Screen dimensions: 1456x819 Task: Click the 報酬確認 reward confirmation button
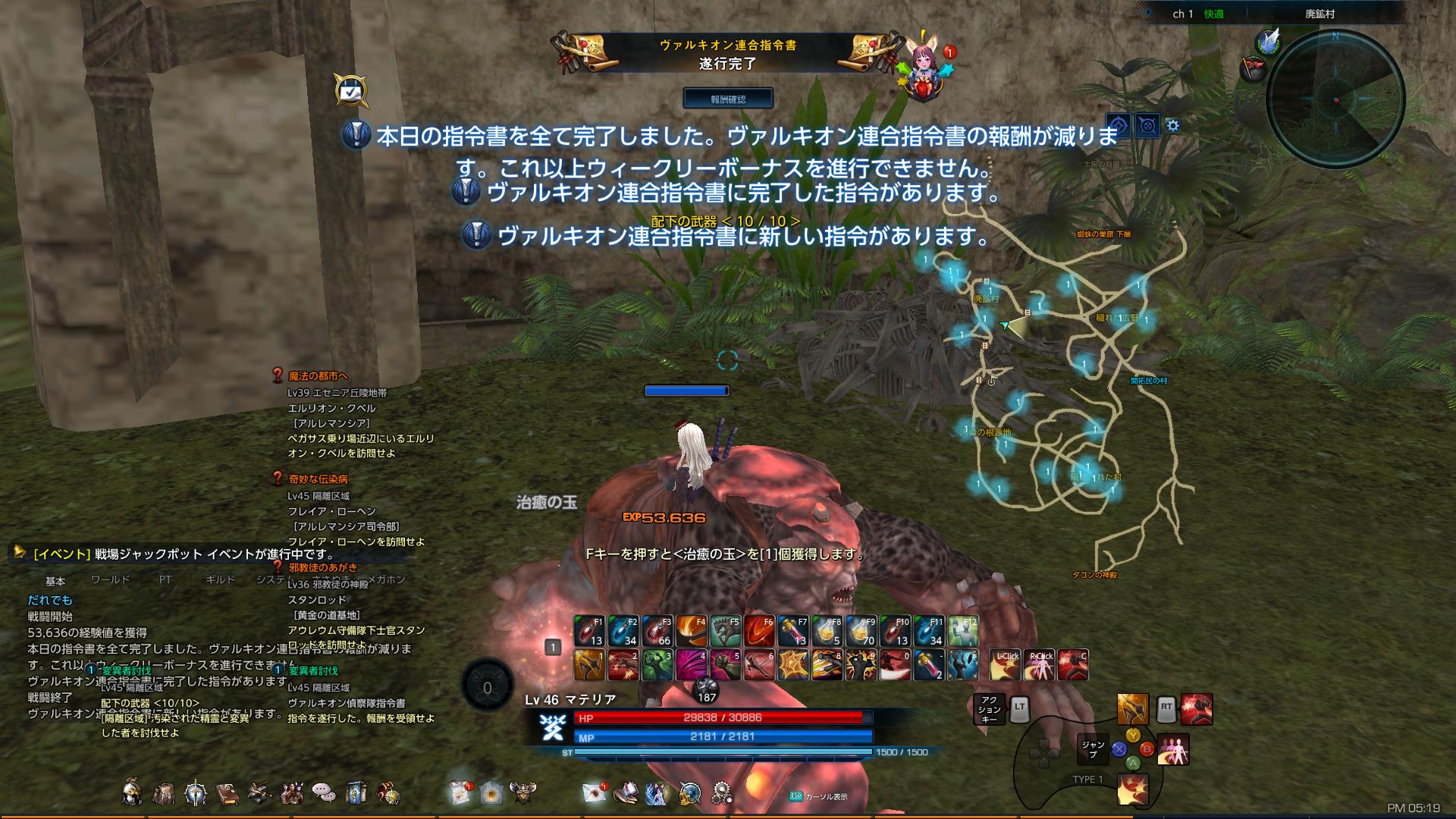pos(729,98)
